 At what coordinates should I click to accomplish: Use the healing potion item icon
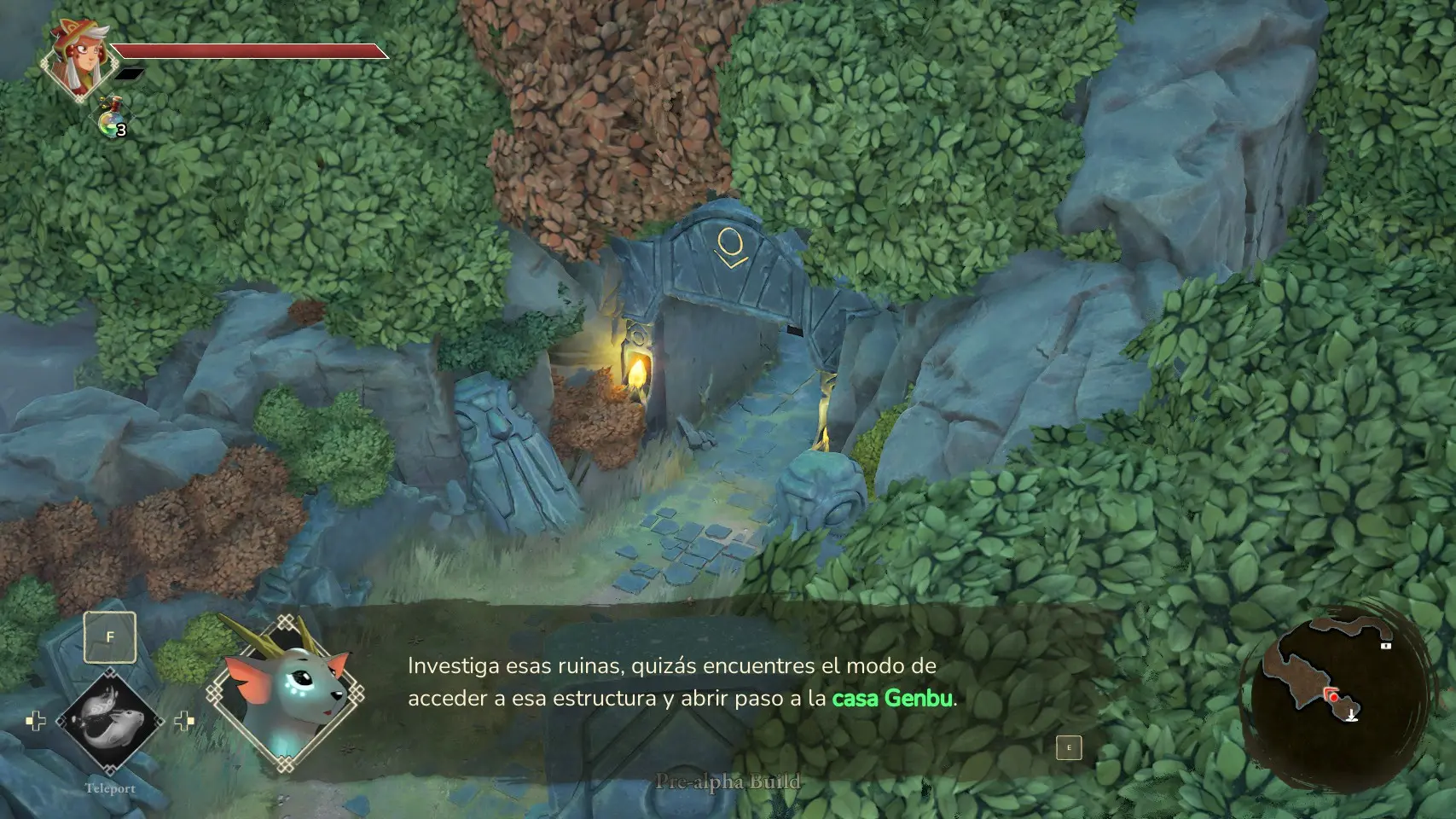point(110,119)
